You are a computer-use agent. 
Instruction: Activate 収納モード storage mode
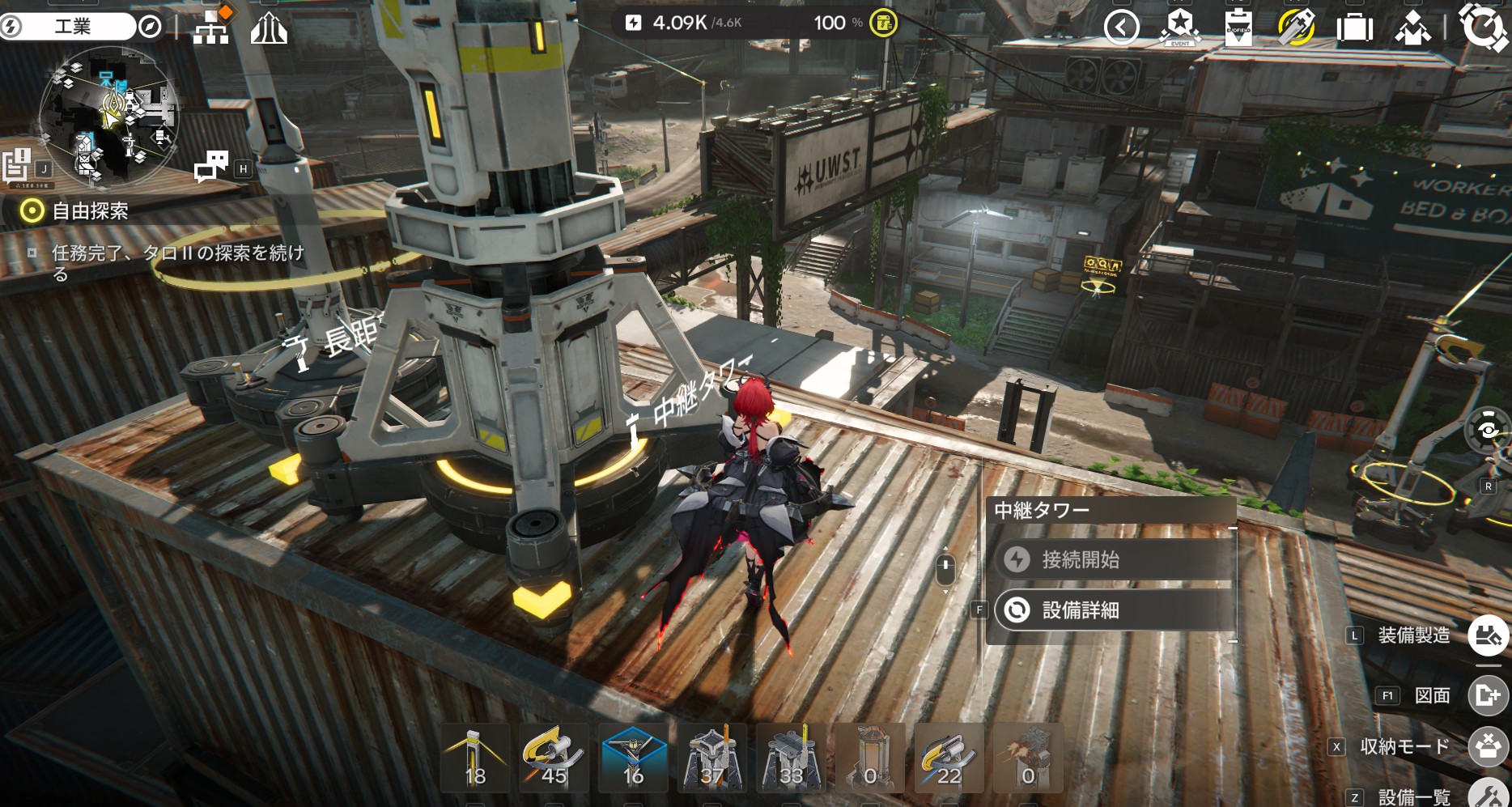(1488, 745)
